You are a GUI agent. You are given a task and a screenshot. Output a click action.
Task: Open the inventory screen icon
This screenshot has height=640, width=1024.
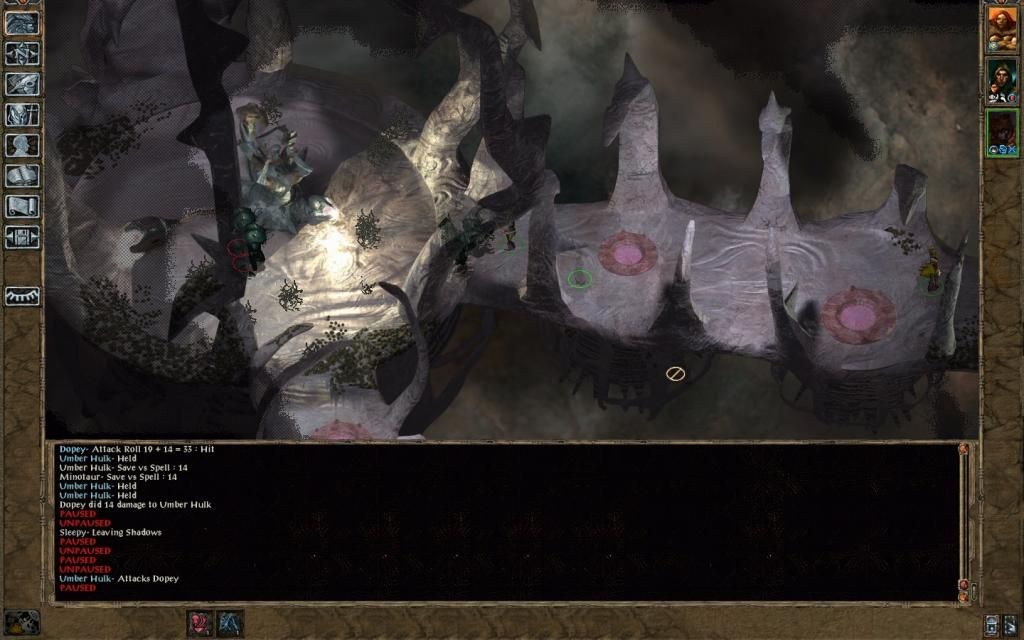click(x=22, y=115)
